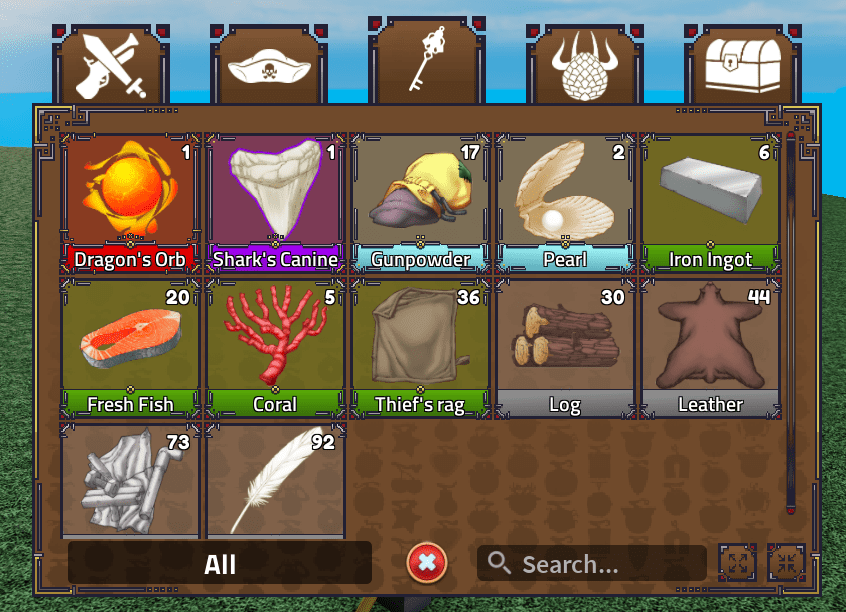846x612 pixels.
Task: Open the All filter dropdown
Action: [220, 563]
